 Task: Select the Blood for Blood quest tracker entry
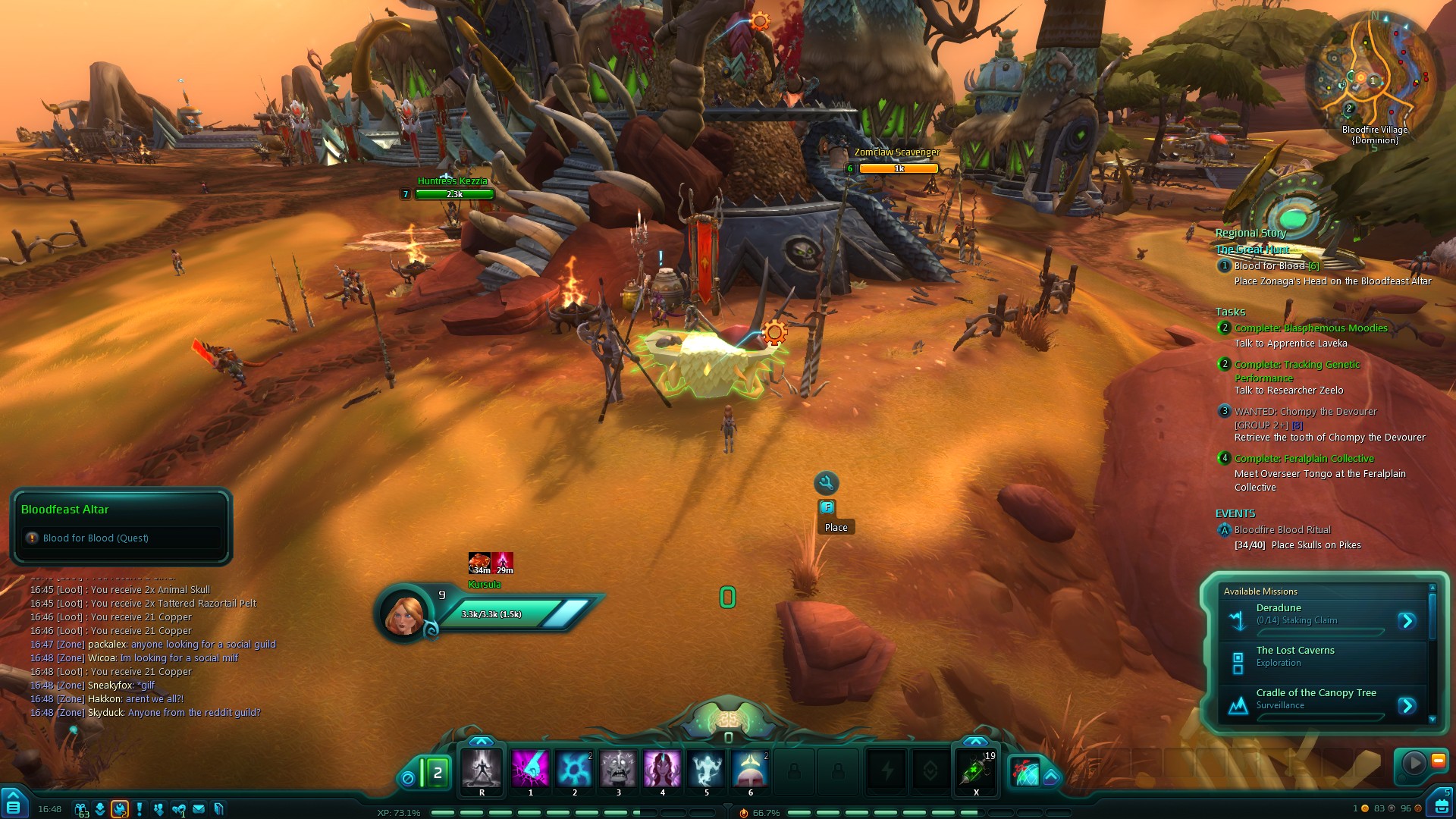click(1269, 266)
